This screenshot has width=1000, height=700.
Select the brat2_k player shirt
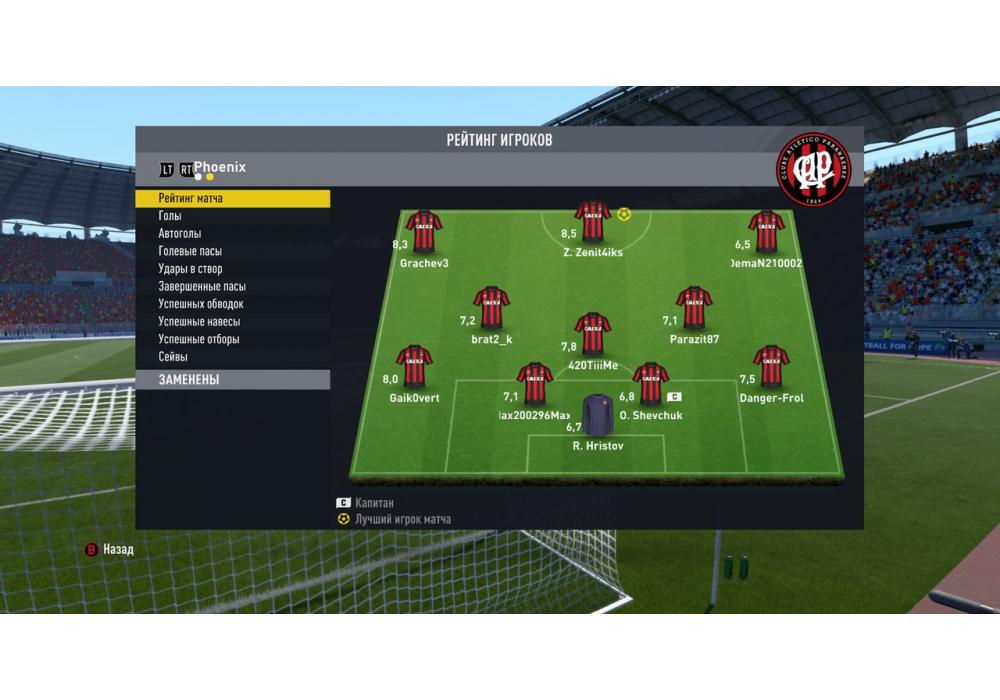492,308
